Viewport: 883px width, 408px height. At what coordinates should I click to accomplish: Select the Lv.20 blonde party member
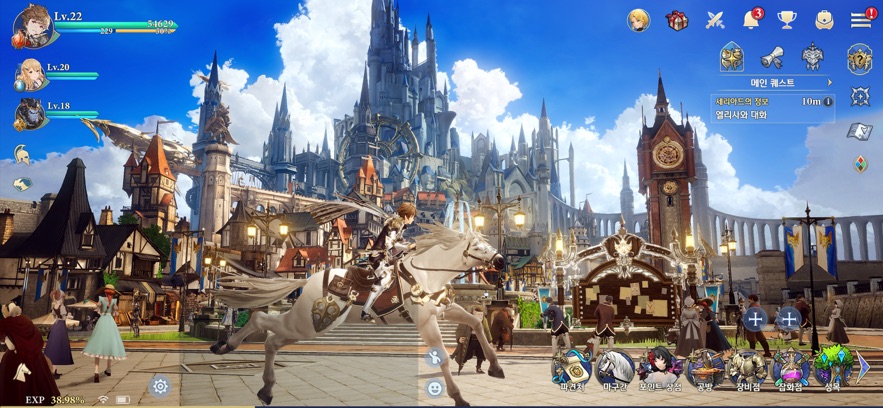click(x=29, y=74)
